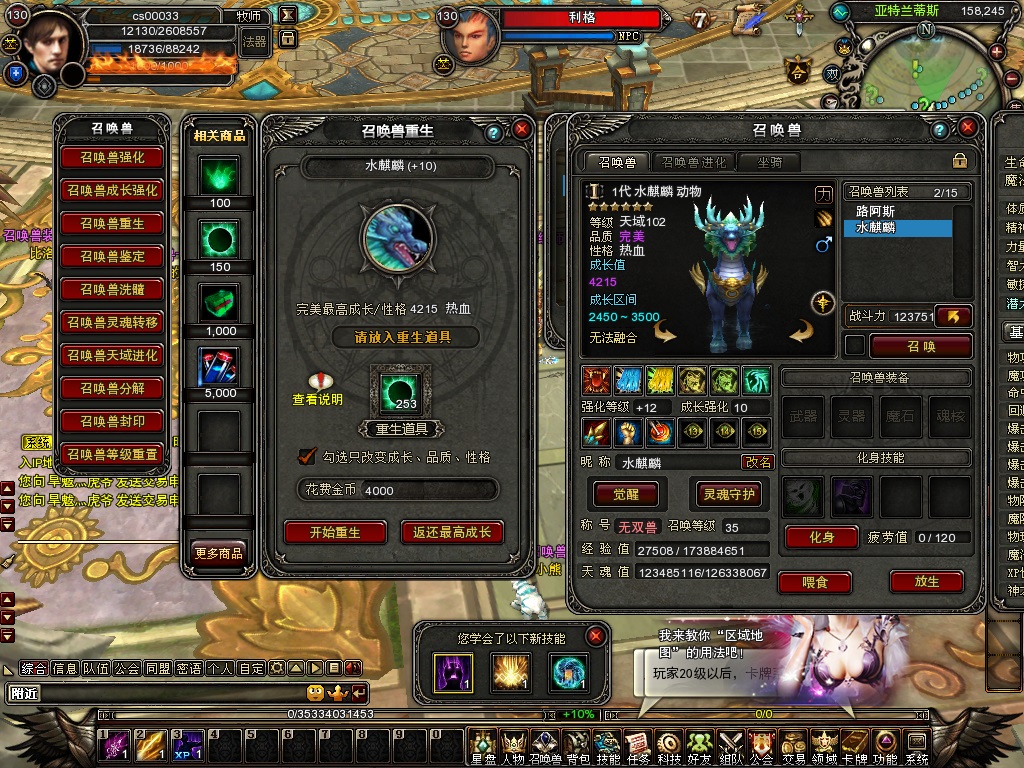Click the 召唤 summon button
This screenshot has width=1024, height=768.
pos(920,346)
